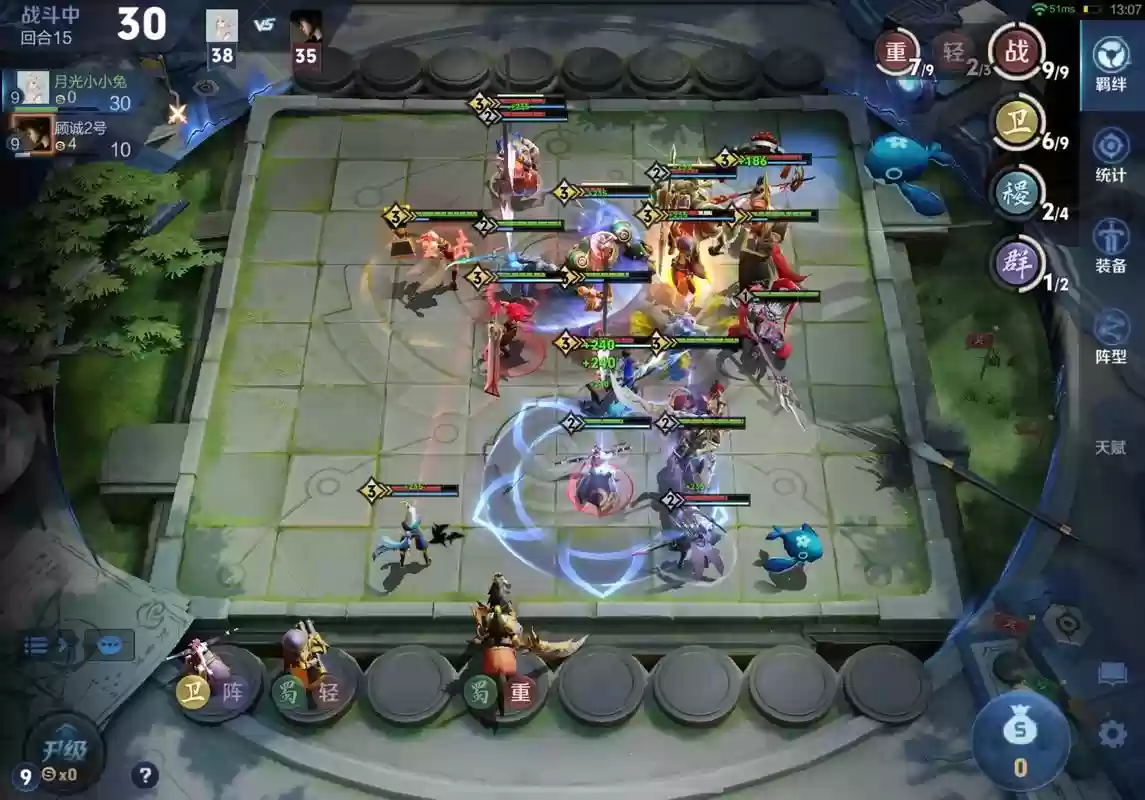Image resolution: width=1145 pixels, height=800 pixels.
Task: Open the book guide icon
Action: coord(1112,676)
